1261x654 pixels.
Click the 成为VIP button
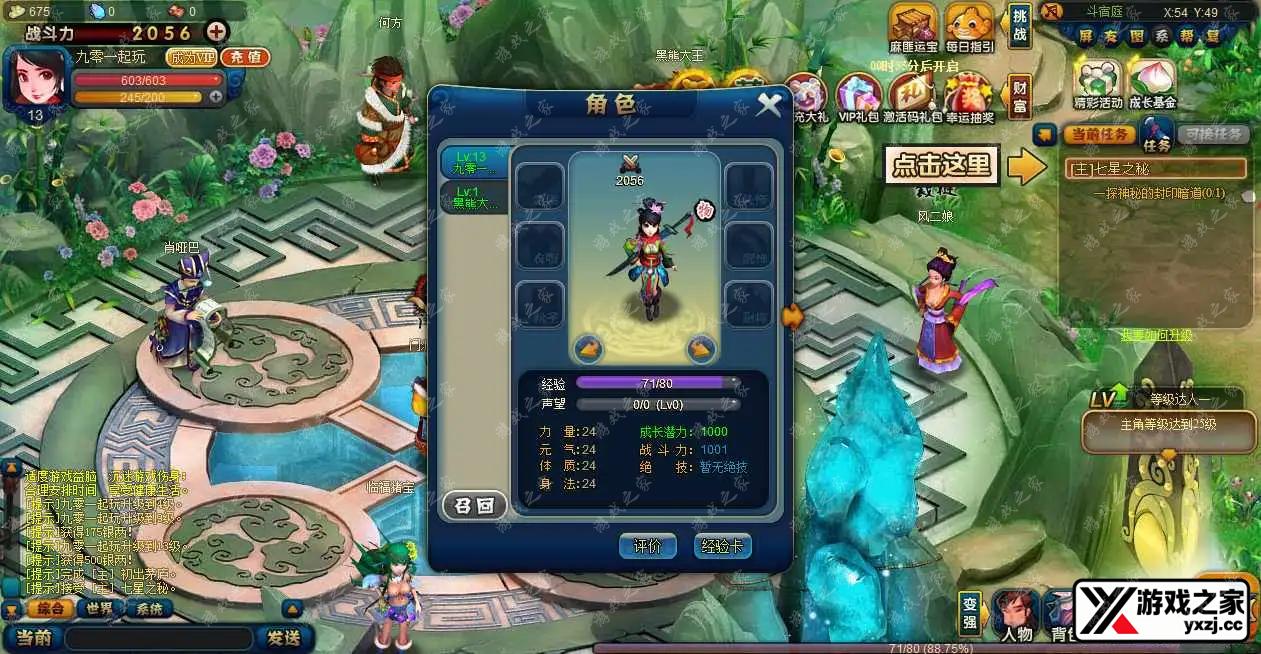coord(191,57)
